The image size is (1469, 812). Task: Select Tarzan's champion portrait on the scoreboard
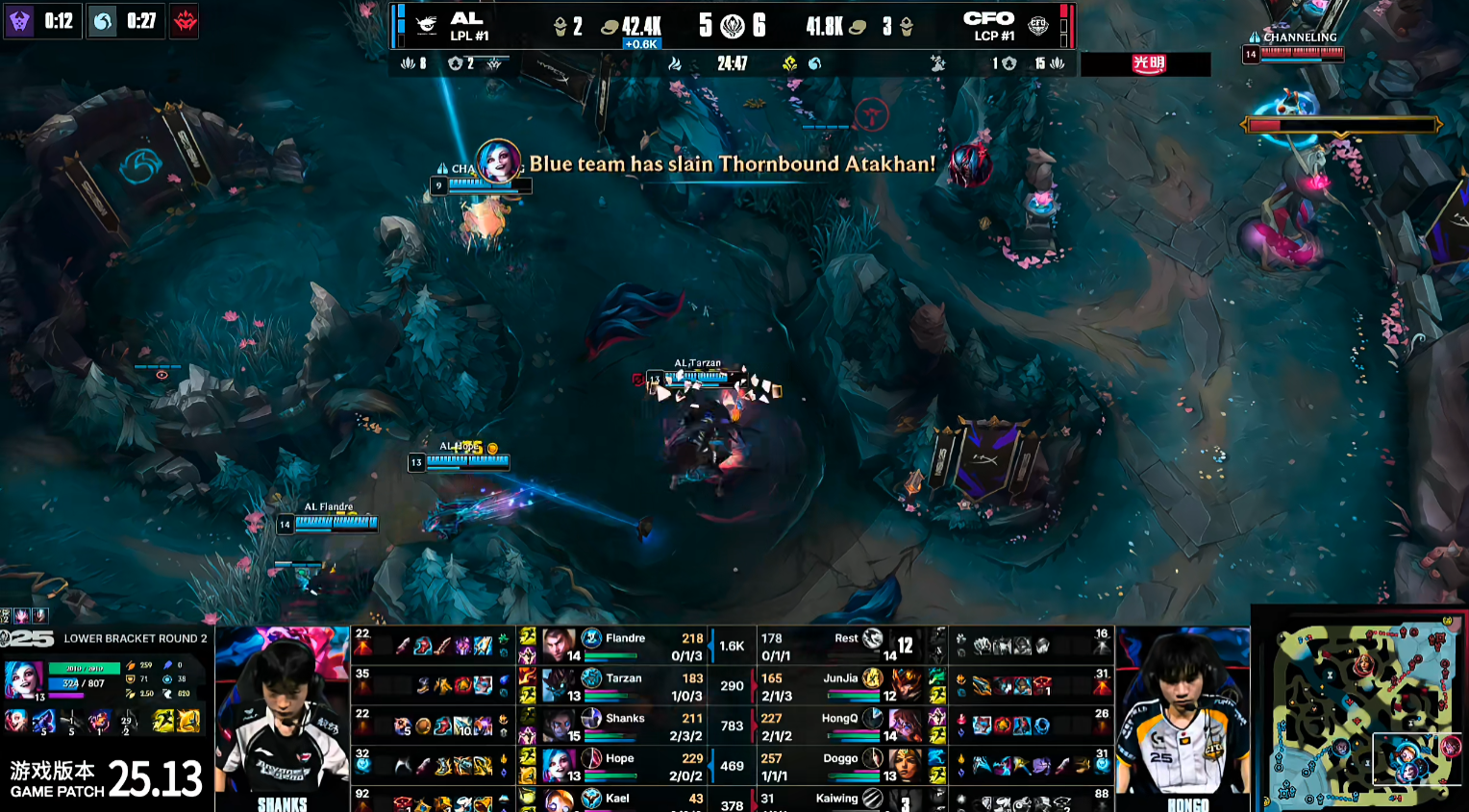coord(558,685)
